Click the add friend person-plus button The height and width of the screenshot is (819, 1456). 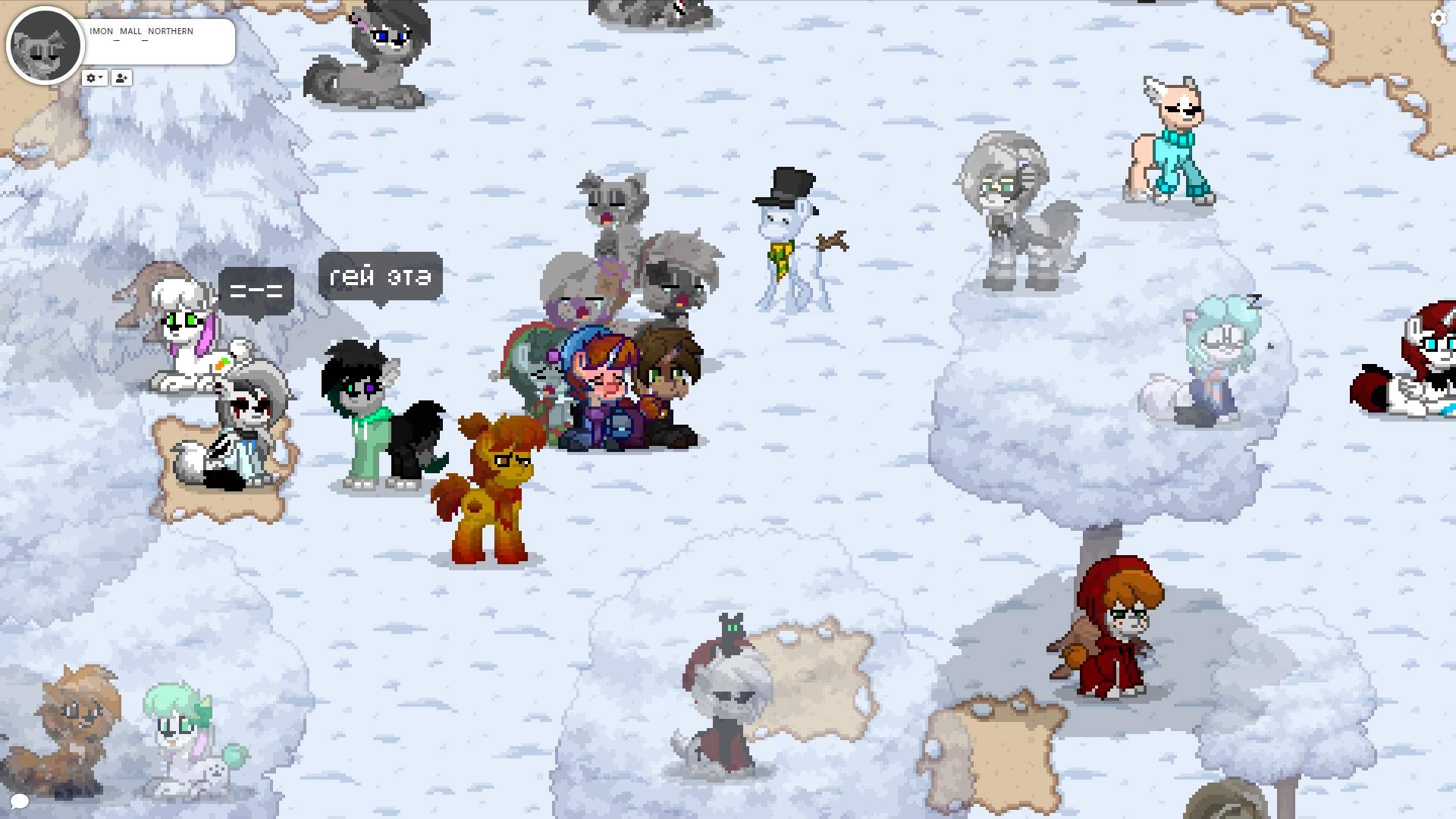(121, 78)
